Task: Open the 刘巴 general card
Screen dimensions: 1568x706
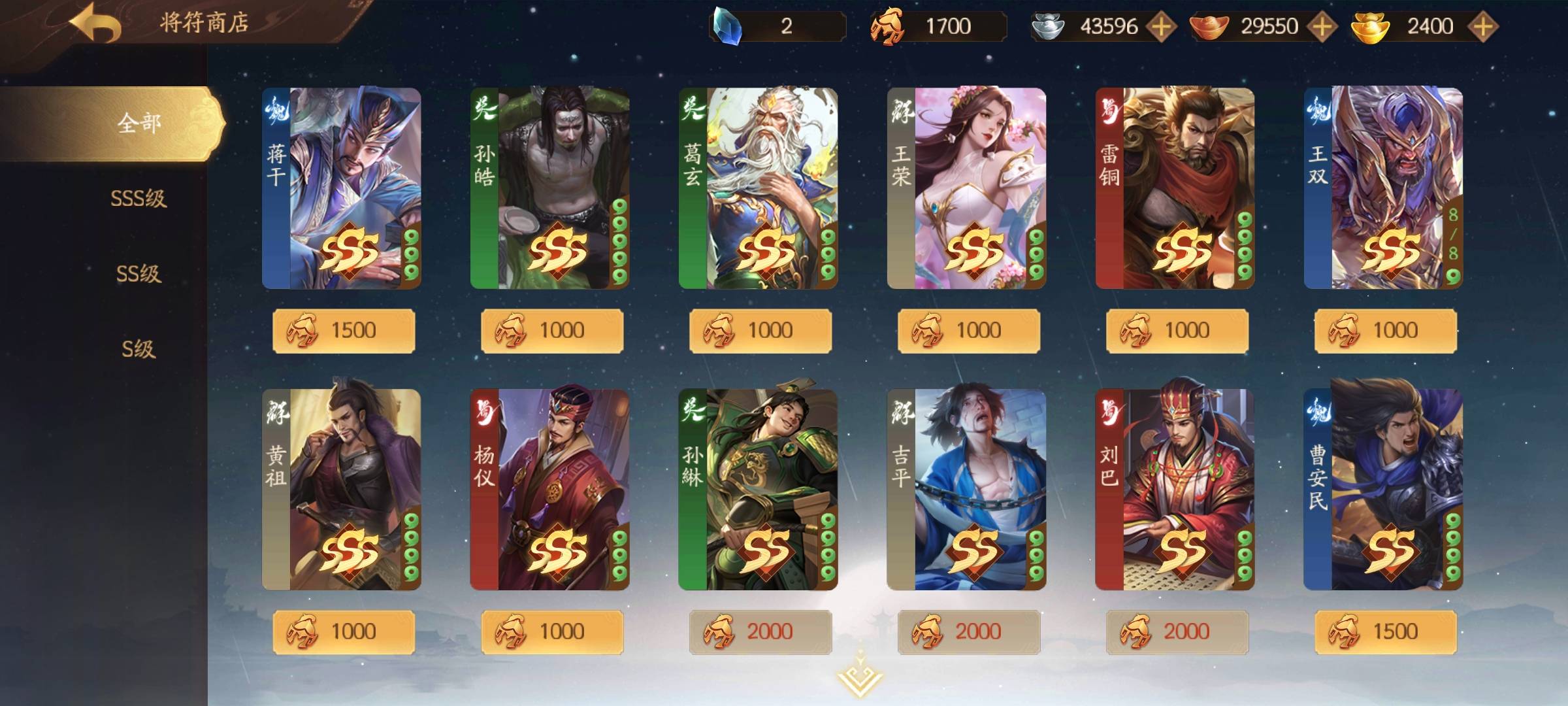Action: click(x=1175, y=490)
